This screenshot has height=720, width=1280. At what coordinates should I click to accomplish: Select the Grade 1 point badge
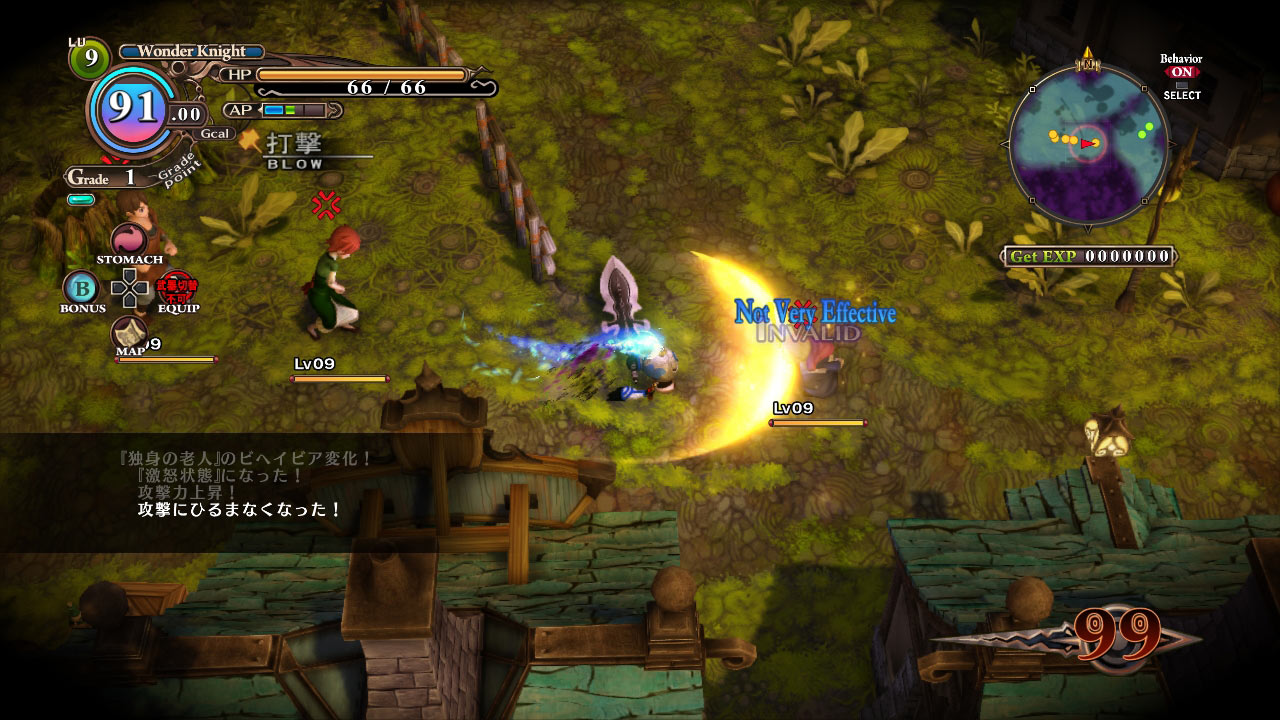pos(102,178)
